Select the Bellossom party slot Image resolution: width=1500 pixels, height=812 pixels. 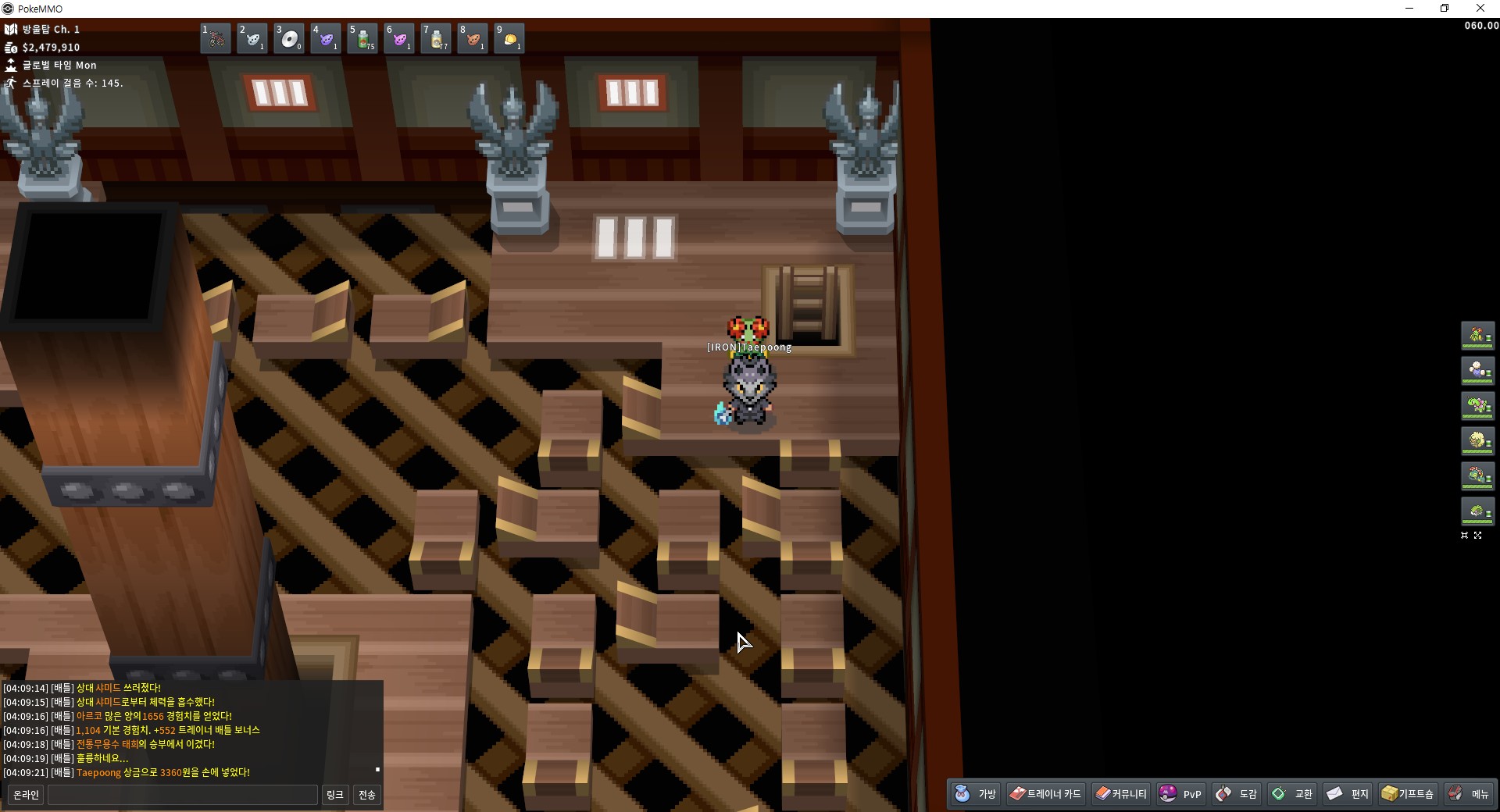coord(1477,336)
